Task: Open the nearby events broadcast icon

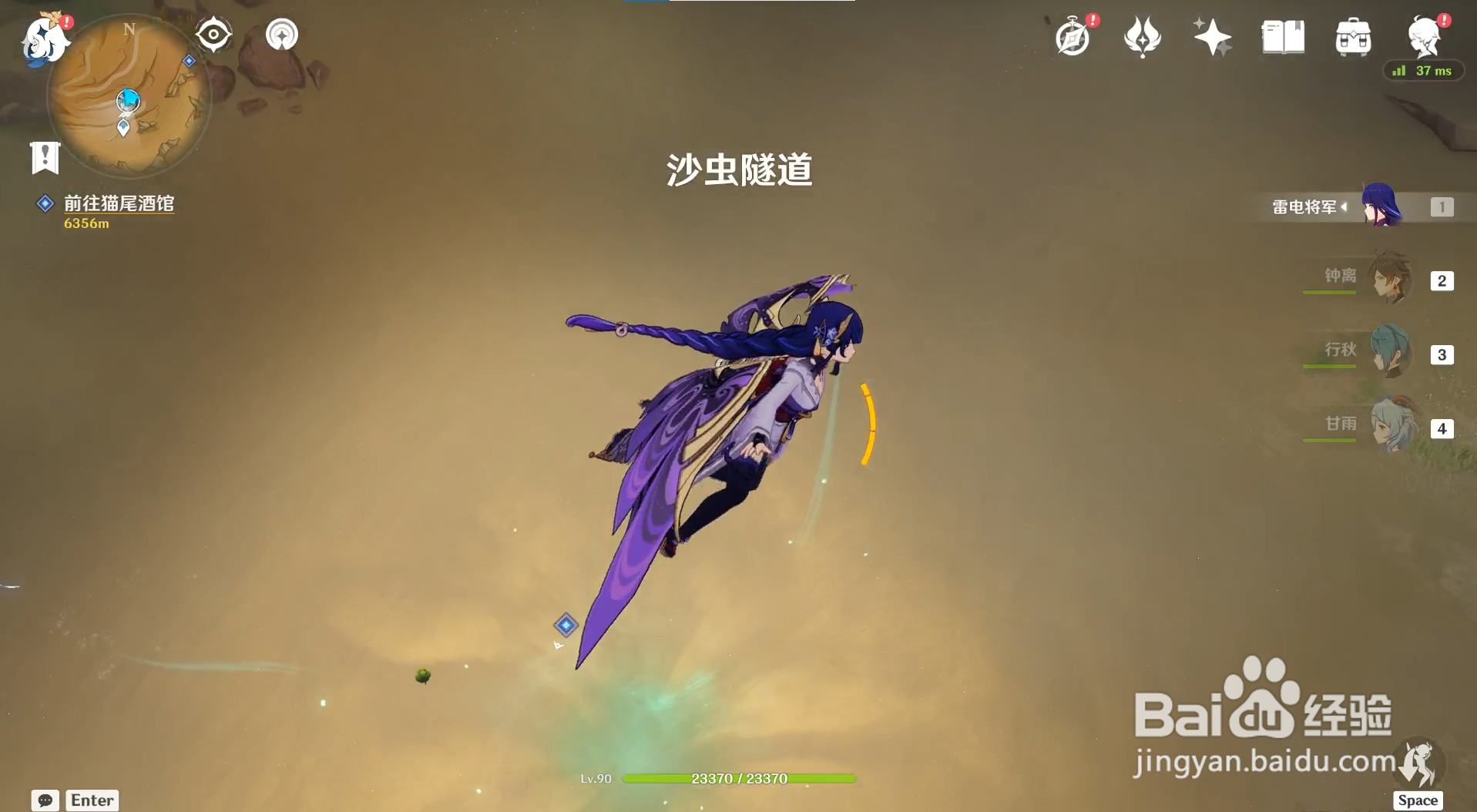Action: [280, 34]
